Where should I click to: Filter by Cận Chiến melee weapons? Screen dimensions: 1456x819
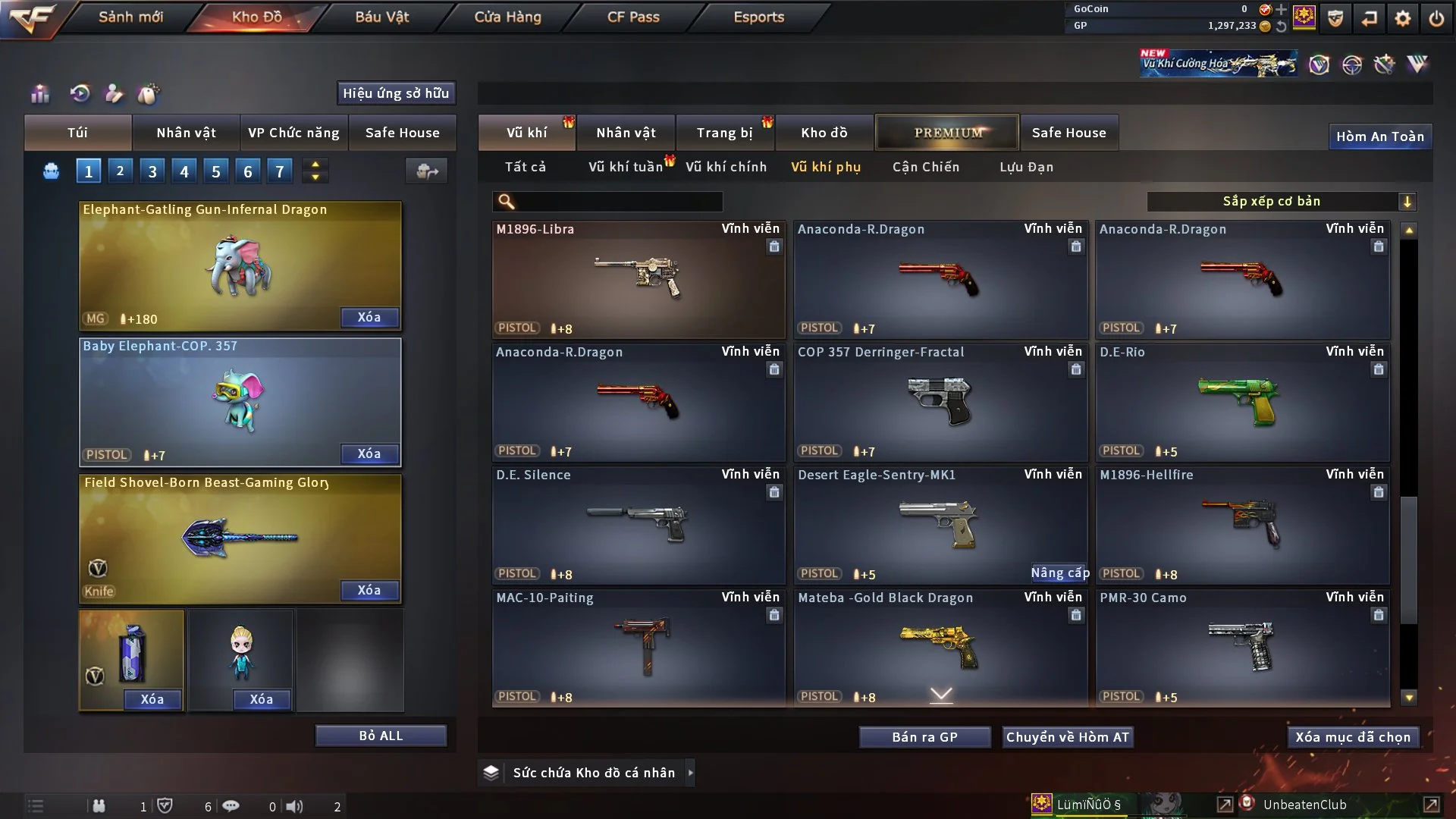(x=925, y=167)
